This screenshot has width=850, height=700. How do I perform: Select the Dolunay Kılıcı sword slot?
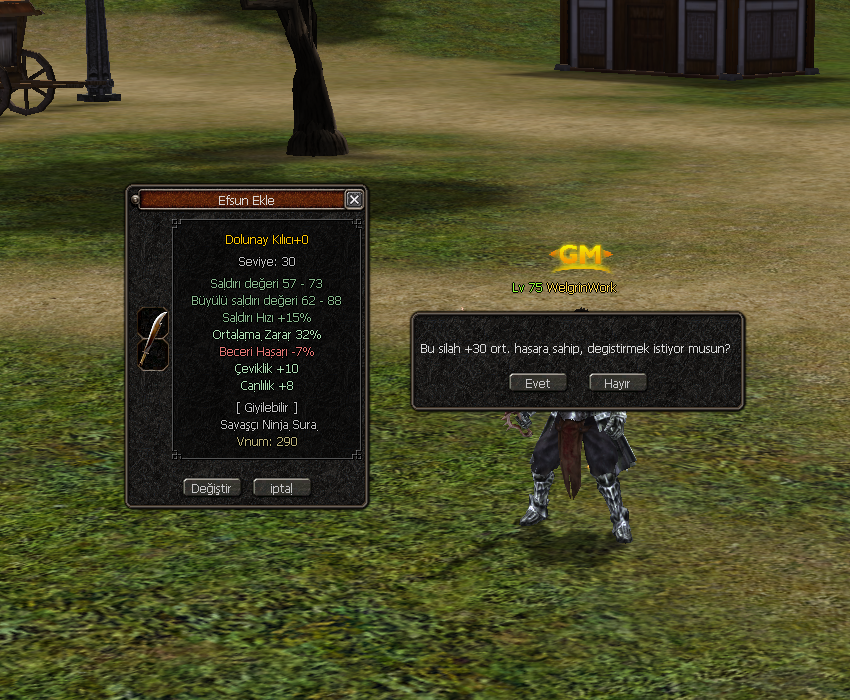click(x=153, y=338)
